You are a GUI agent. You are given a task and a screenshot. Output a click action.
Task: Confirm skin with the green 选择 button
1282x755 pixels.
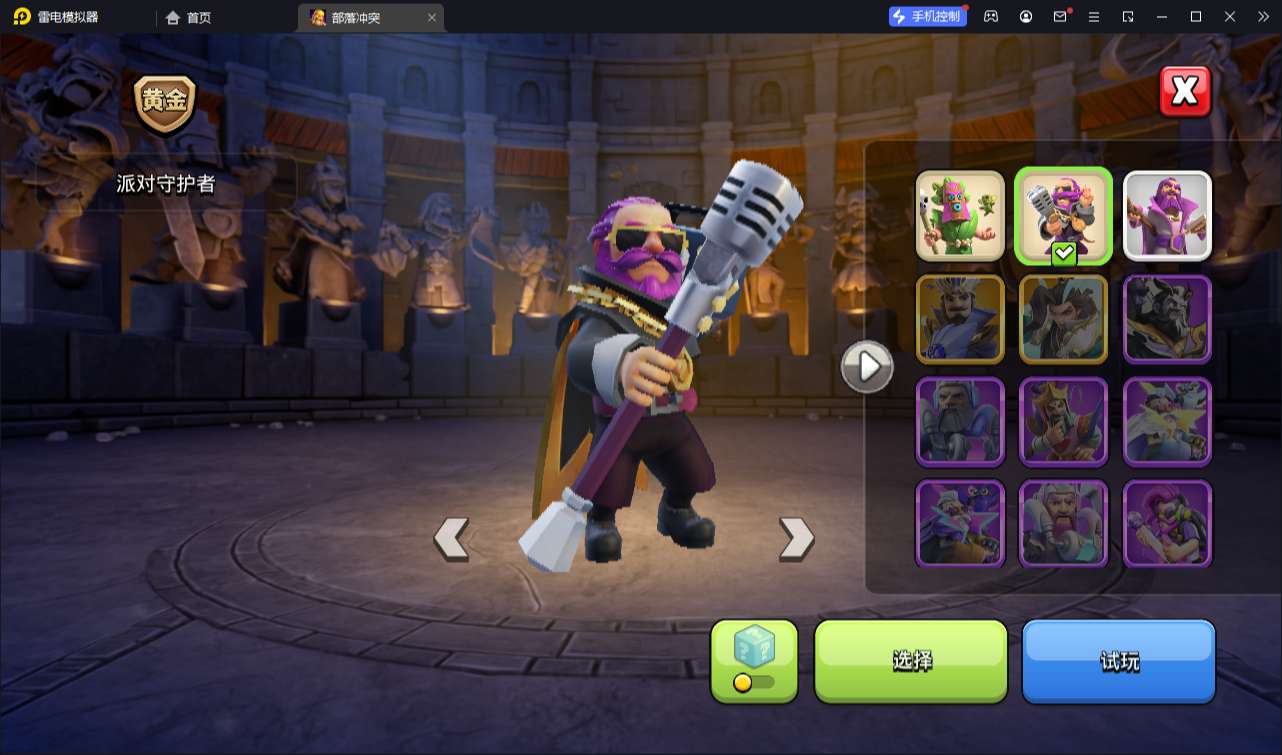[x=911, y=660]
